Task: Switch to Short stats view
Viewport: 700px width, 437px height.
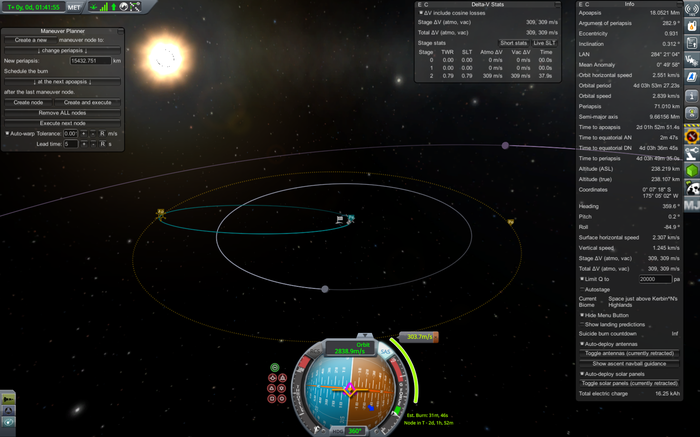Action: [x=514, y=43]
